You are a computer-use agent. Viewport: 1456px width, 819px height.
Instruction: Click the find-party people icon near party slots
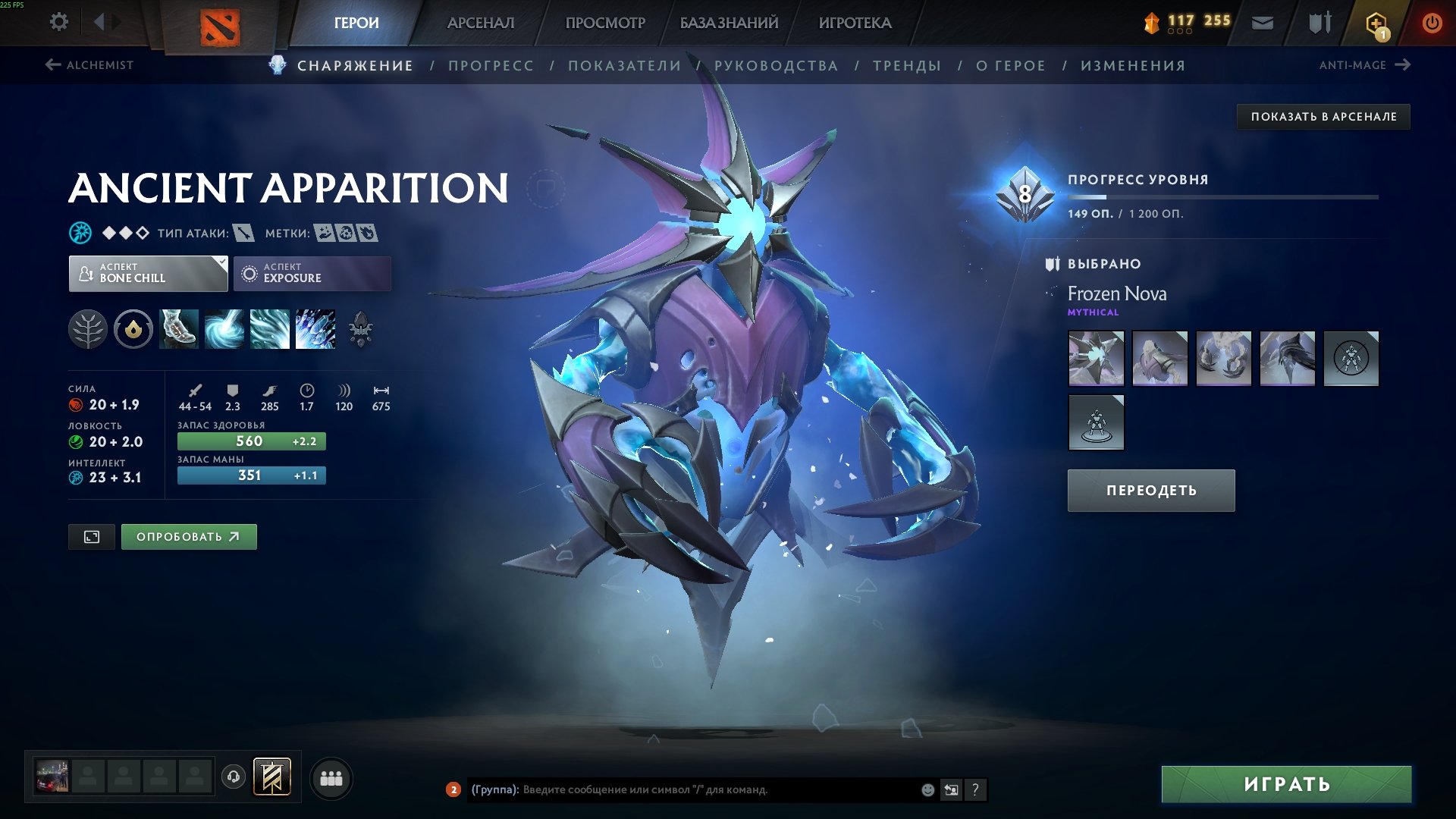(330, 777)
